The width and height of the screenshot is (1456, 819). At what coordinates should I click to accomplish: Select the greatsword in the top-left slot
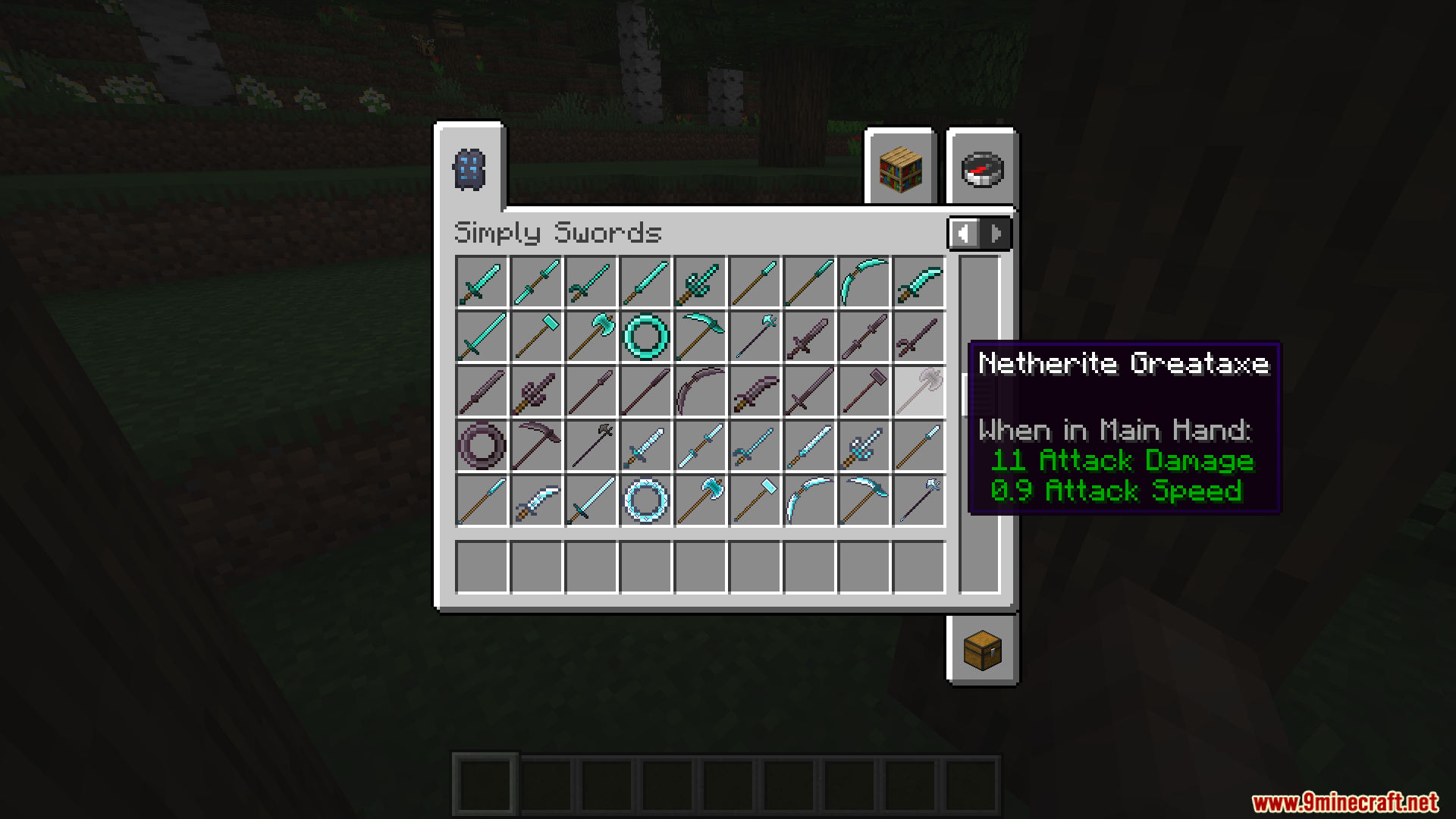pyautogui.click(x=482, y=281)
